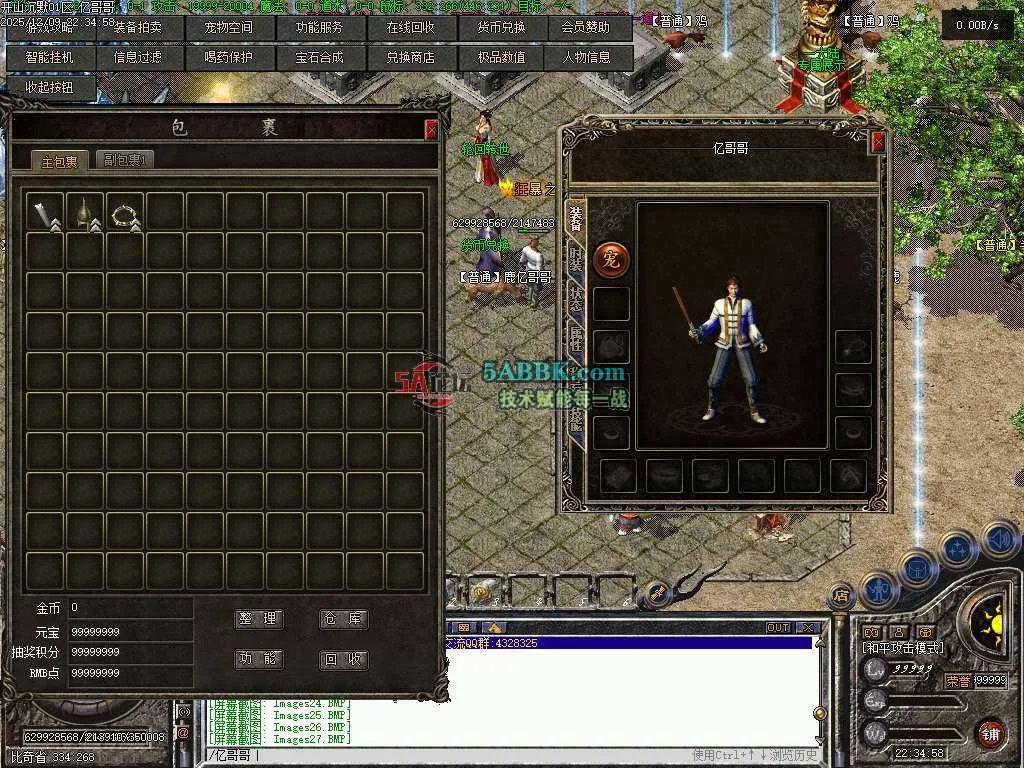This screenshot has height=768, width=1024.
Task: Close the 包裹 bag window
Action: coord(431,129)
